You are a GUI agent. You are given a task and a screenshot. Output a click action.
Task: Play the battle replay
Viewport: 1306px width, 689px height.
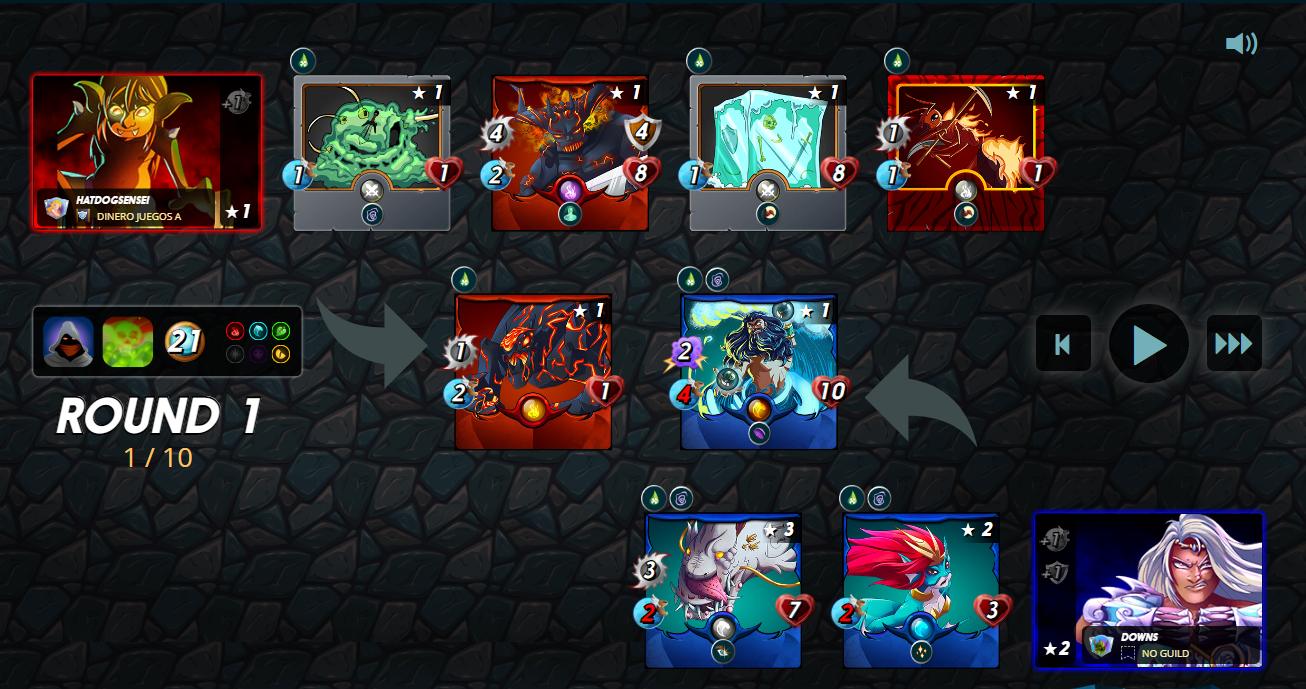(1148, 344)
